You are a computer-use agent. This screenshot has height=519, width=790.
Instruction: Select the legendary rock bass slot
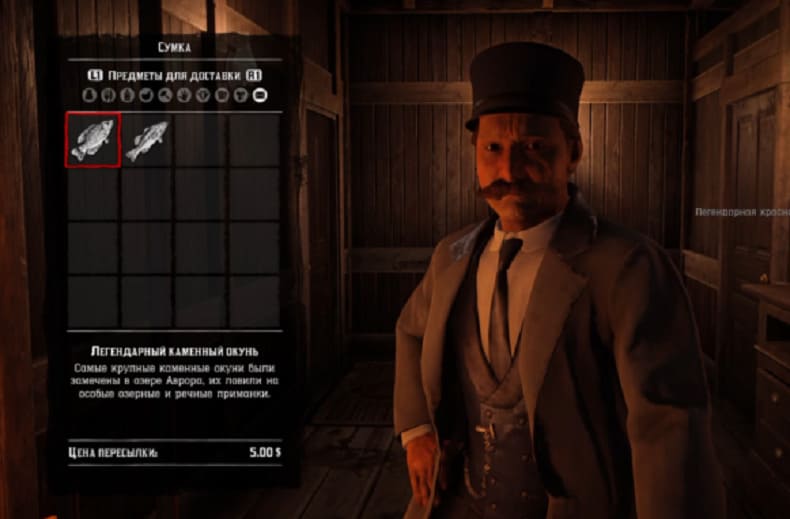93,139
